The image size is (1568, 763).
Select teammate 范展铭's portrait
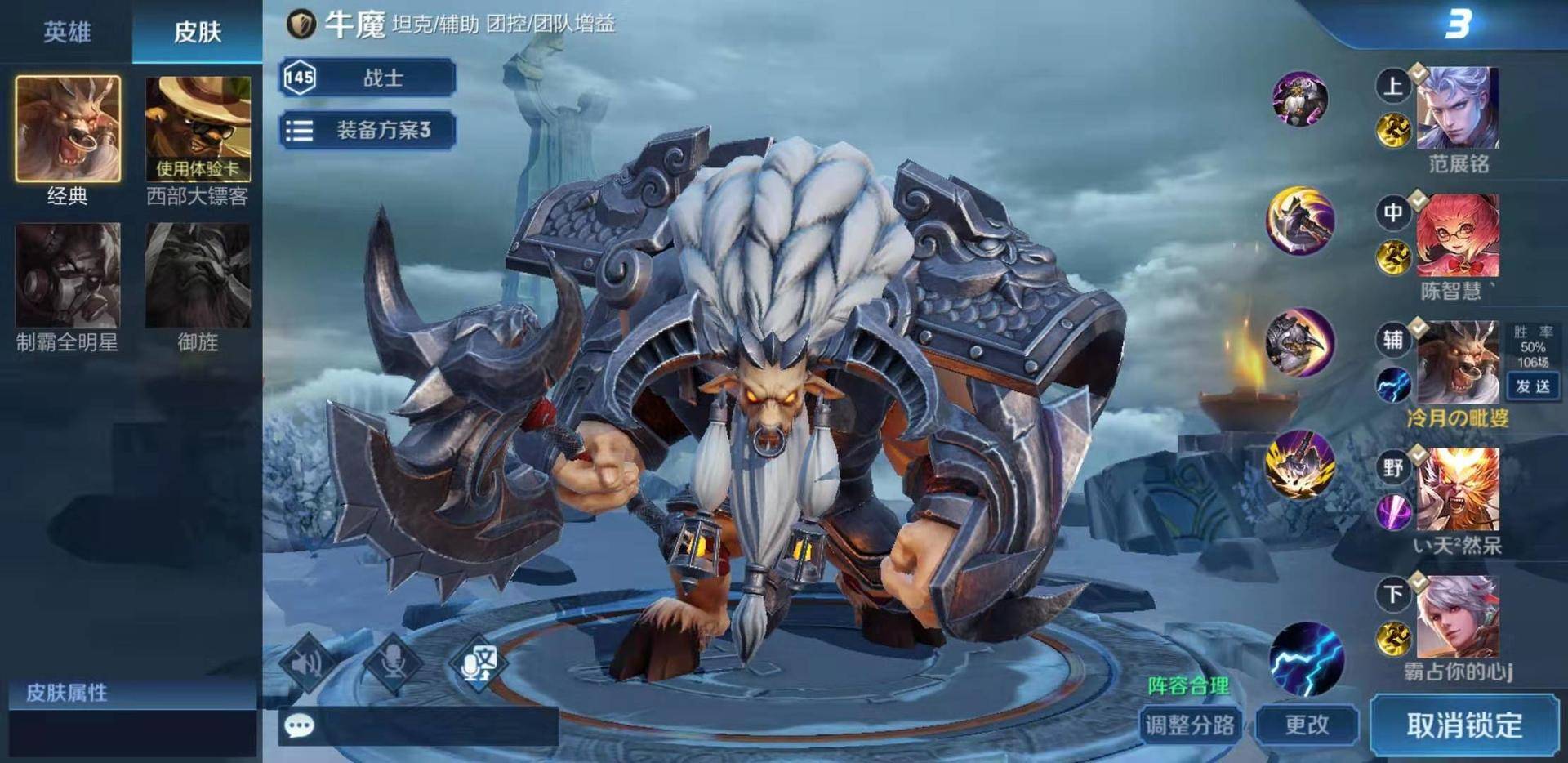[x=1457, y=109]
